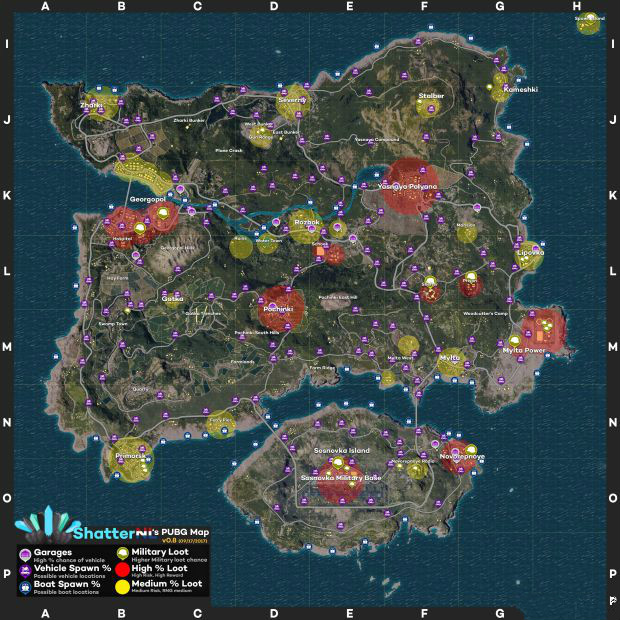
Task: Select the Mylta yellow loot zone
Action: (x=451, y=361)
